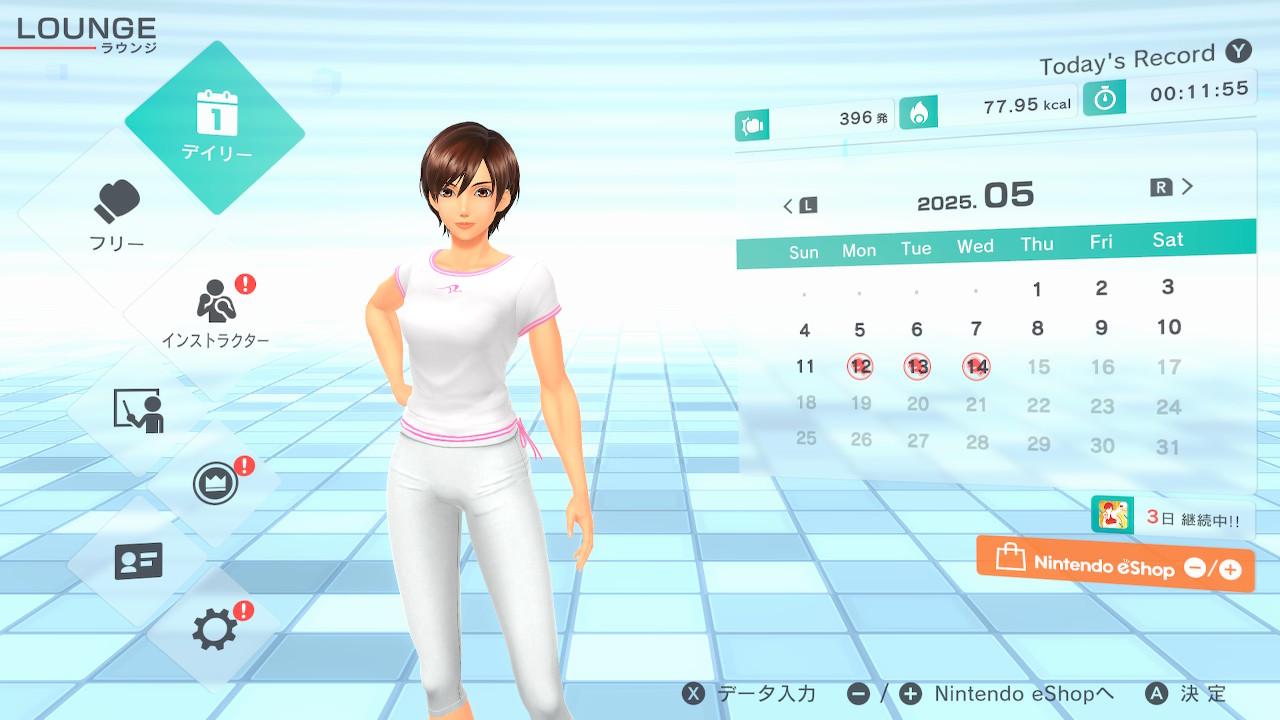Viewport: 1280px width, 720px height.
Task: Select the ID card profile tile
Action: tap(138, 560)
